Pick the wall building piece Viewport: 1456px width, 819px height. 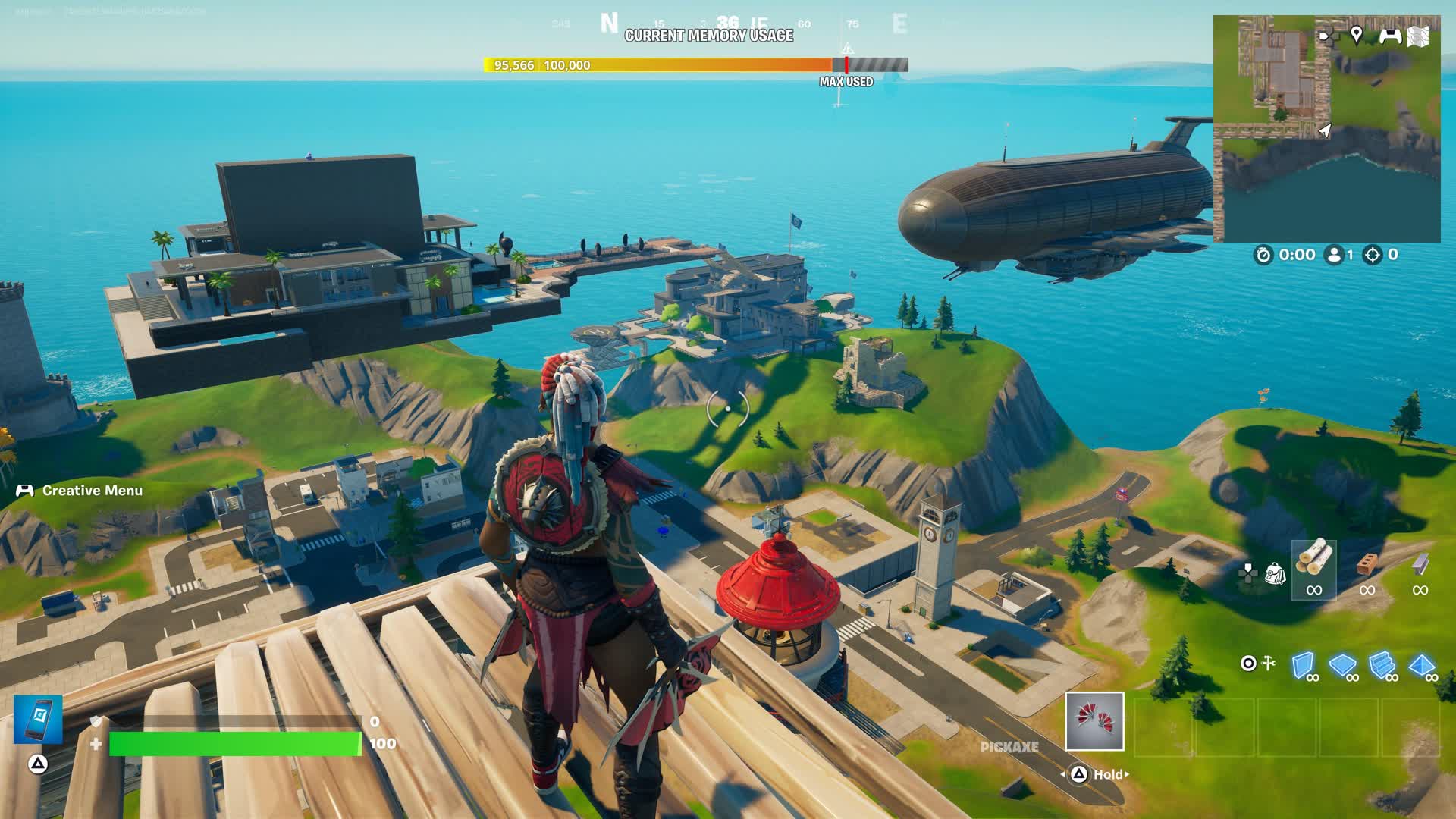tap(1302, 664)
